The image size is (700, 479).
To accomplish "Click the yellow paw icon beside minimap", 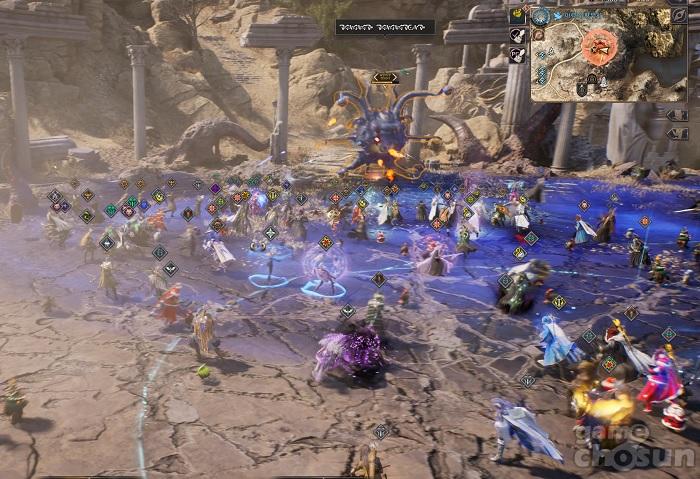I will point(517,15).
